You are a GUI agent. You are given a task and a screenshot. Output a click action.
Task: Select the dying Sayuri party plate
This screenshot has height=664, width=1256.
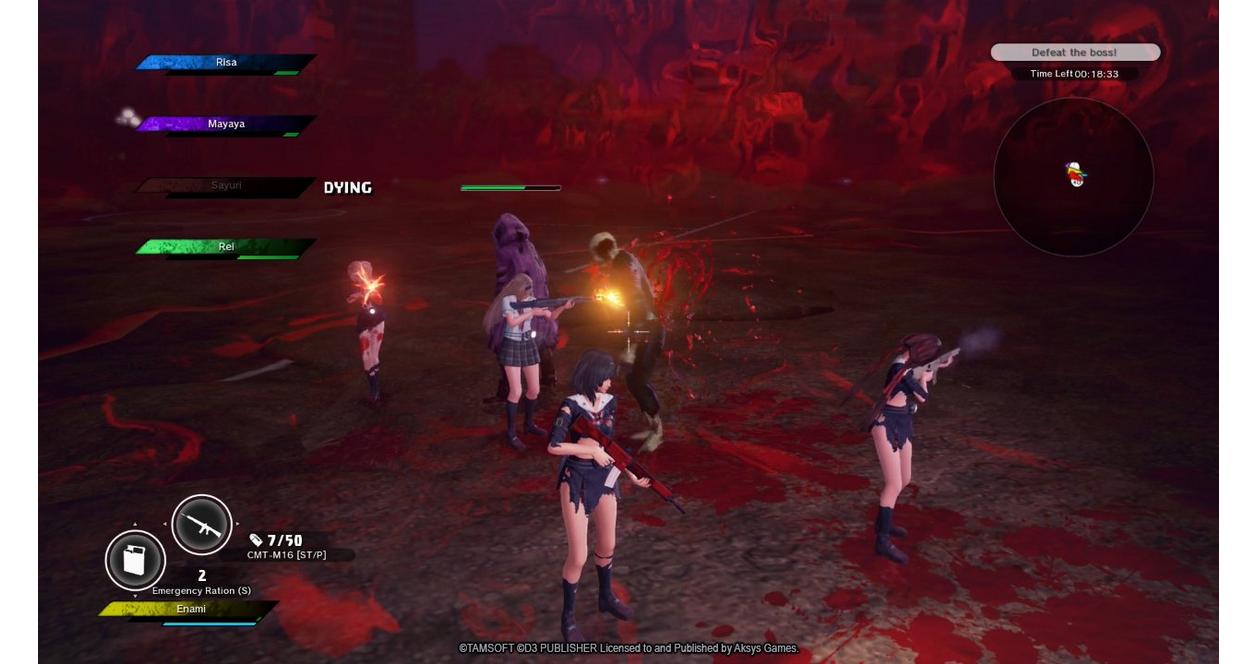click(x=226, y=186)
